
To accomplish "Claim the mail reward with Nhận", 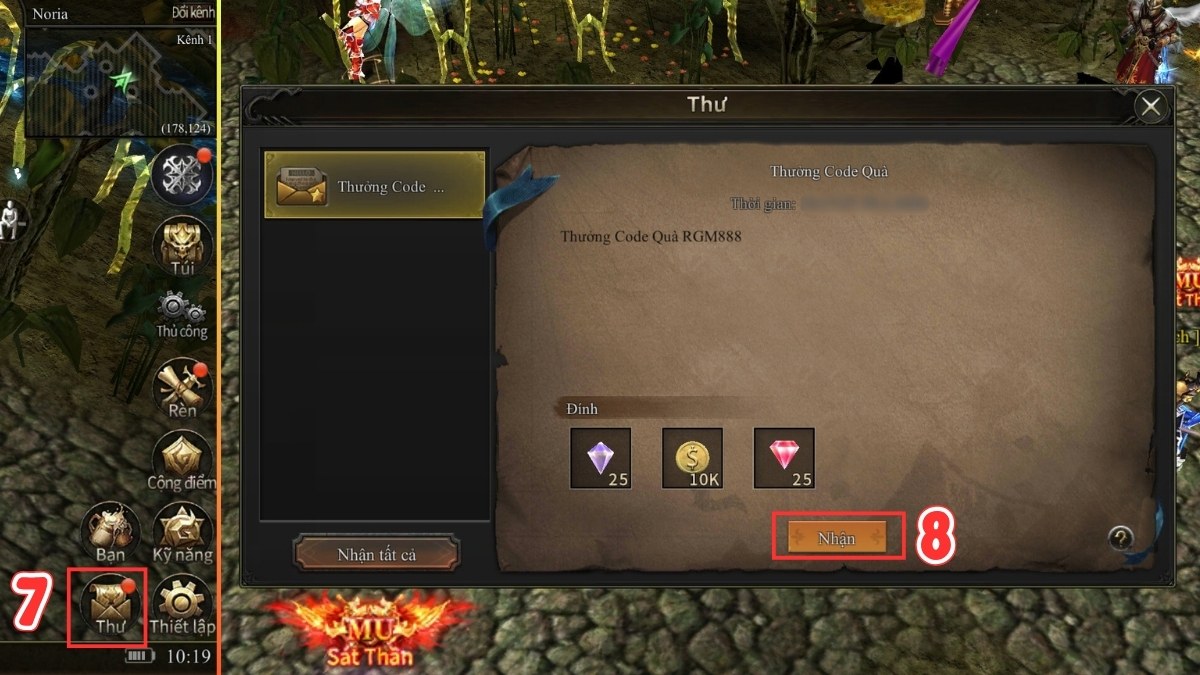I will coord(836,537).
